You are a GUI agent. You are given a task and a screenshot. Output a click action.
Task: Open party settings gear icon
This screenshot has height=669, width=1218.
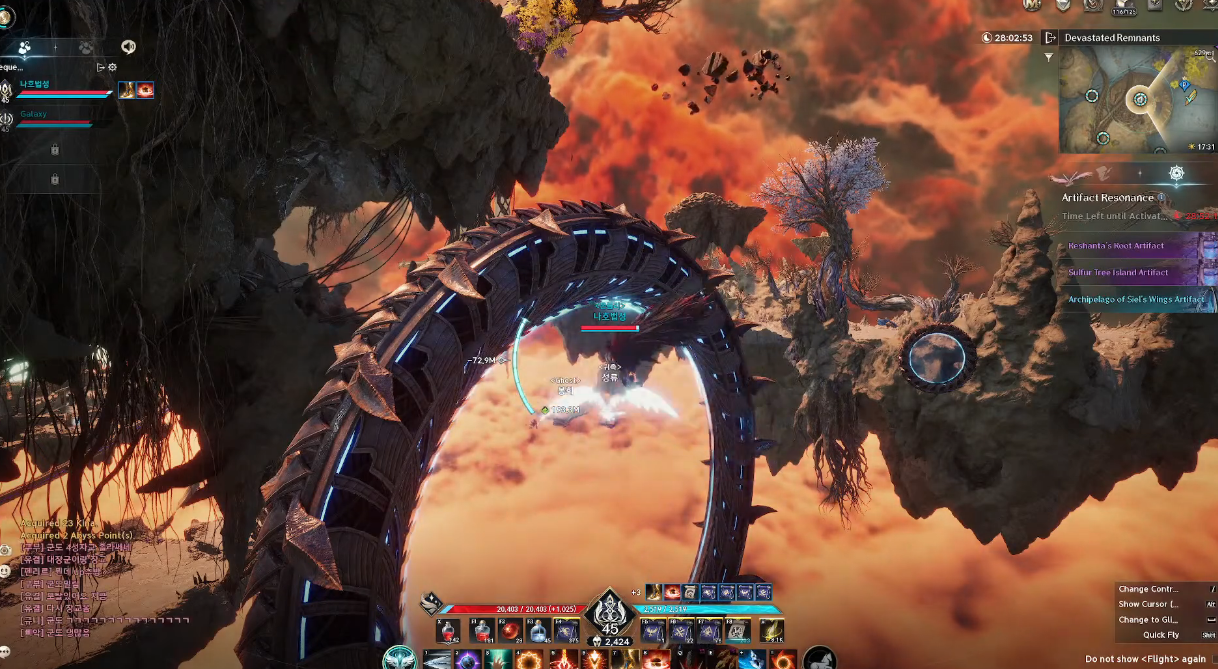pyautogui.click(x=113, y=67)
